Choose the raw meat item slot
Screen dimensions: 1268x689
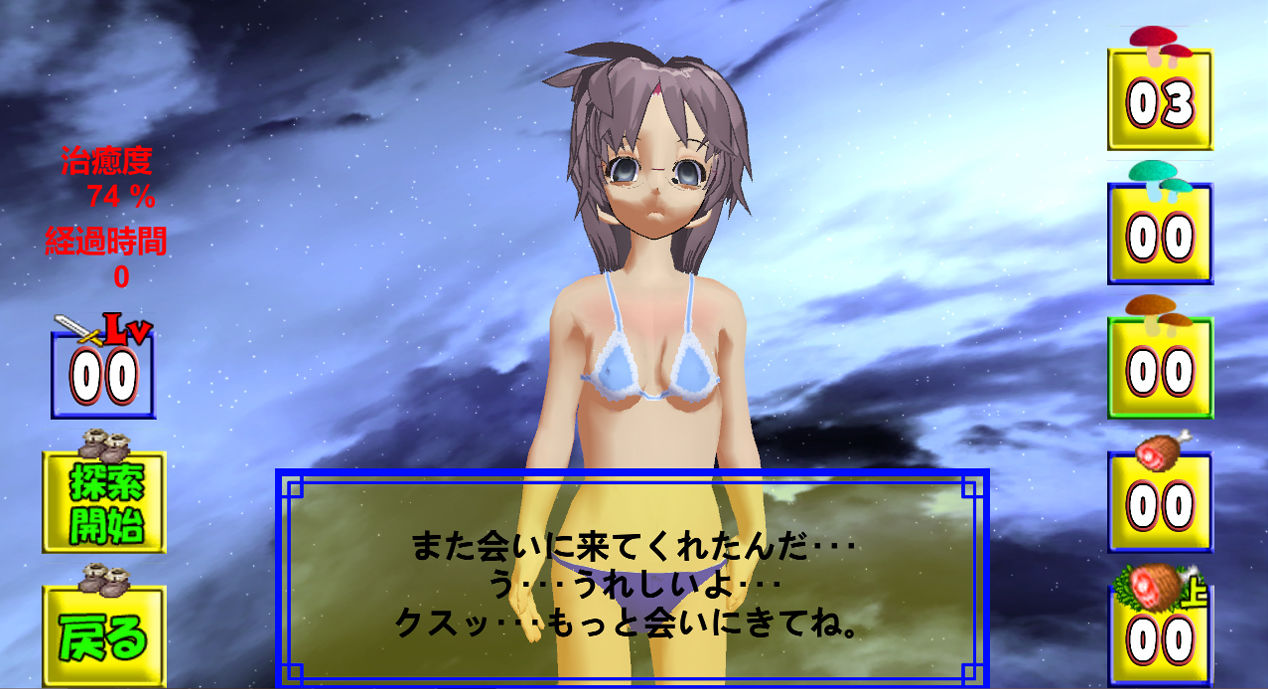[1160, 502]
